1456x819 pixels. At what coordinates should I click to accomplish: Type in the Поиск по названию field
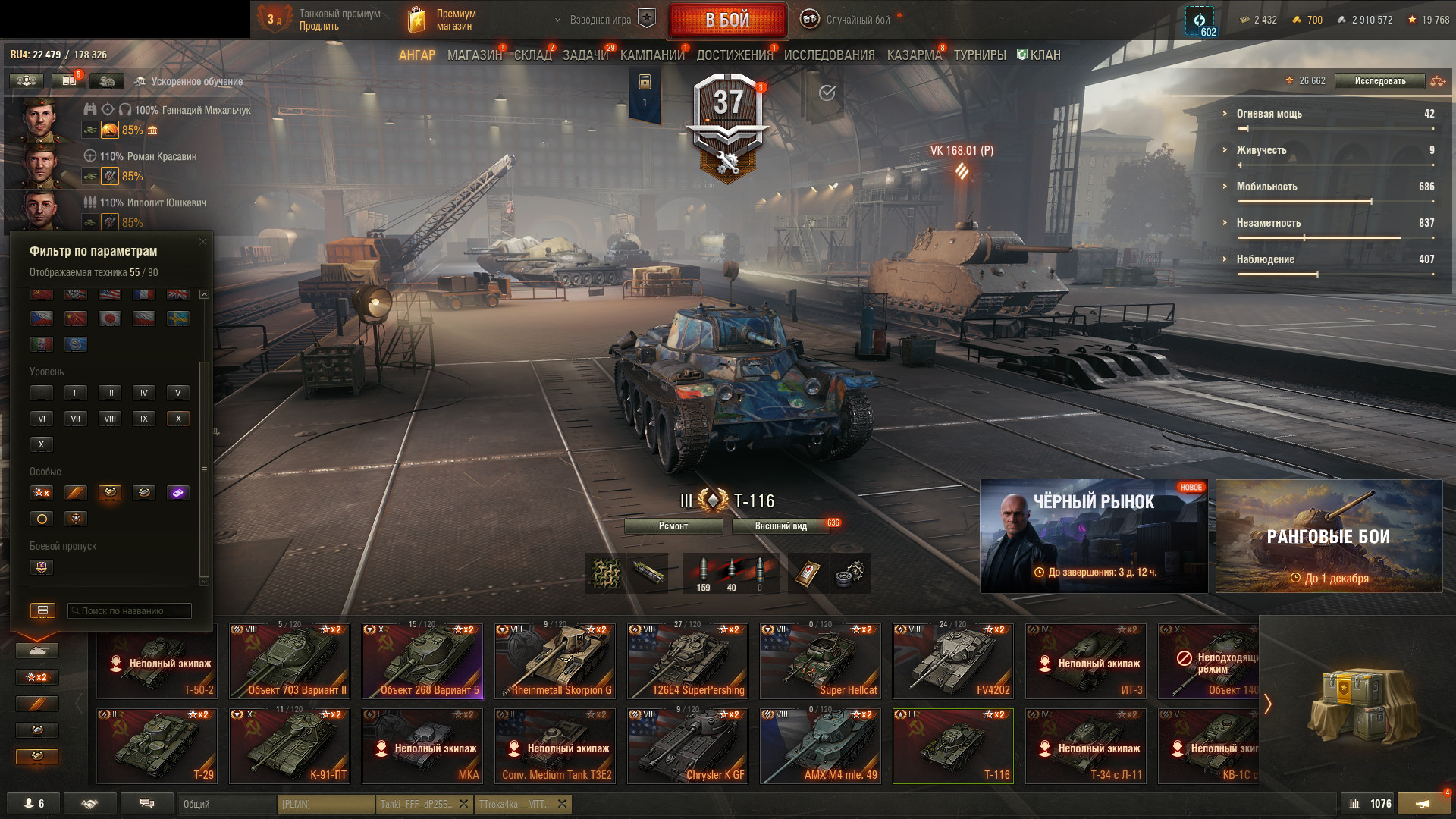(x=129, y=611)
